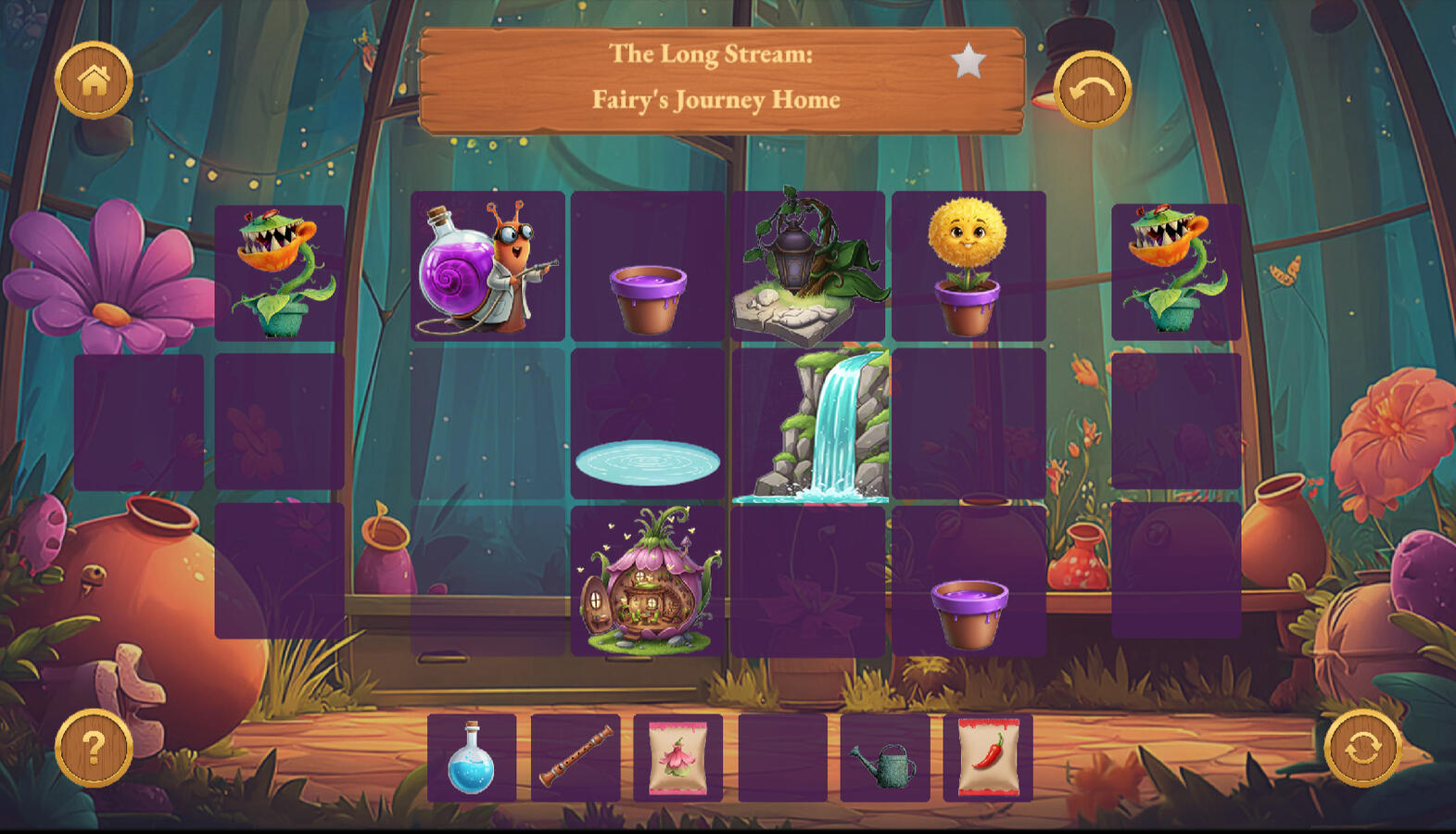The height and width of the screenshot is (834, 1456).
Task: Tap the lantern on stone tile
Action: click(807, 267)
